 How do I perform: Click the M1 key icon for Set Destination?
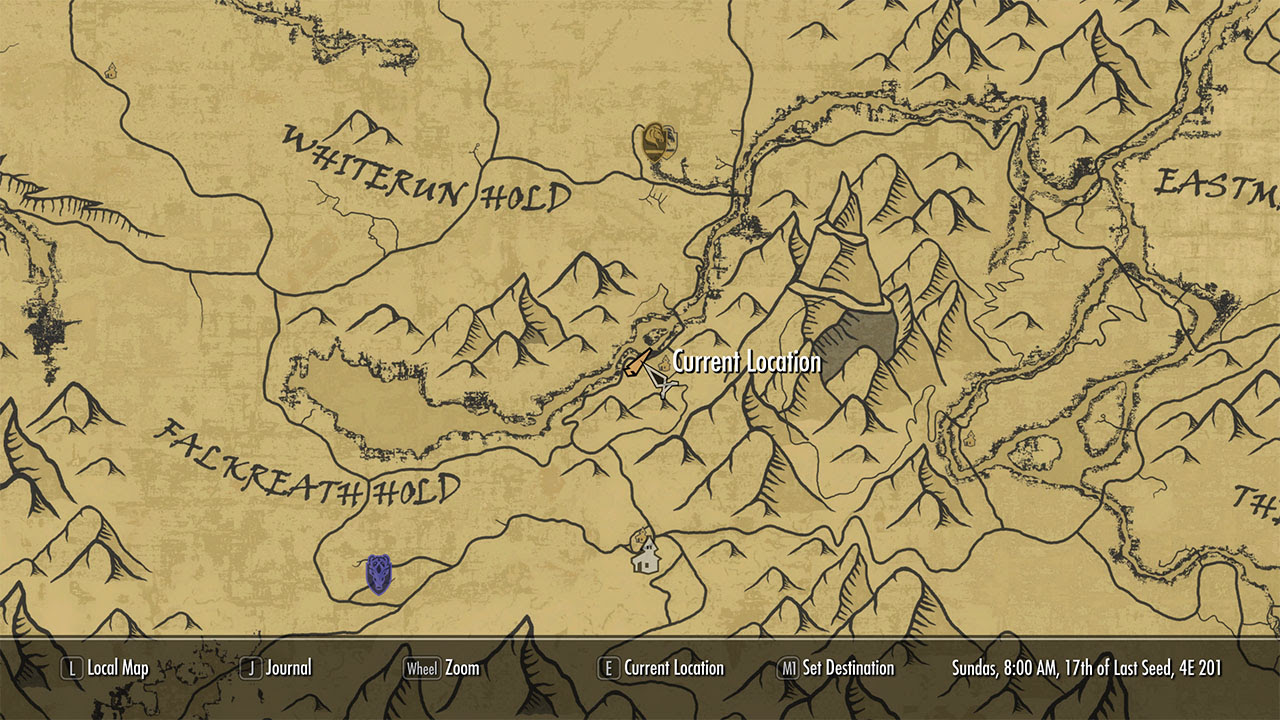(790, 668)
